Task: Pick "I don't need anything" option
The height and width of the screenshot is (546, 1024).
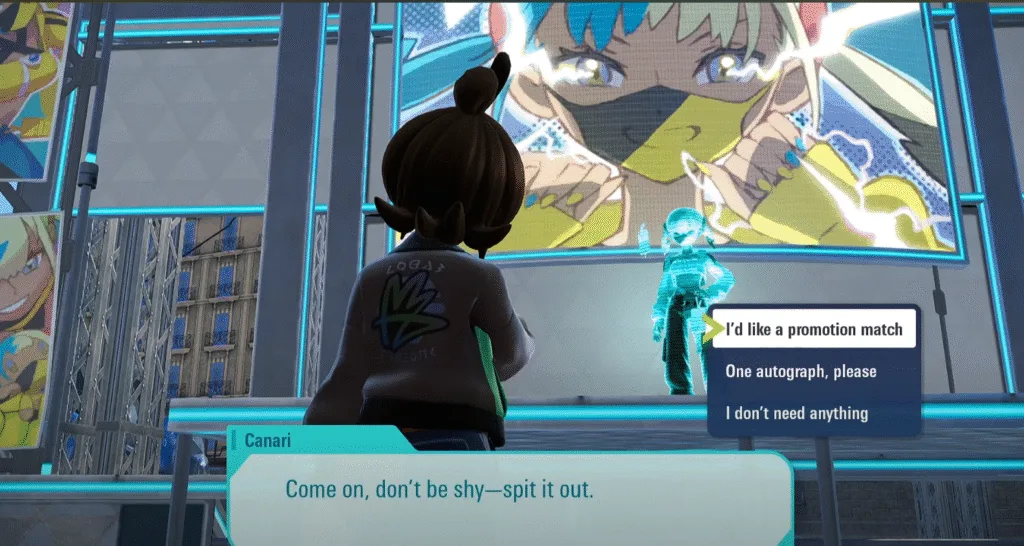Action: click(796, 413)
